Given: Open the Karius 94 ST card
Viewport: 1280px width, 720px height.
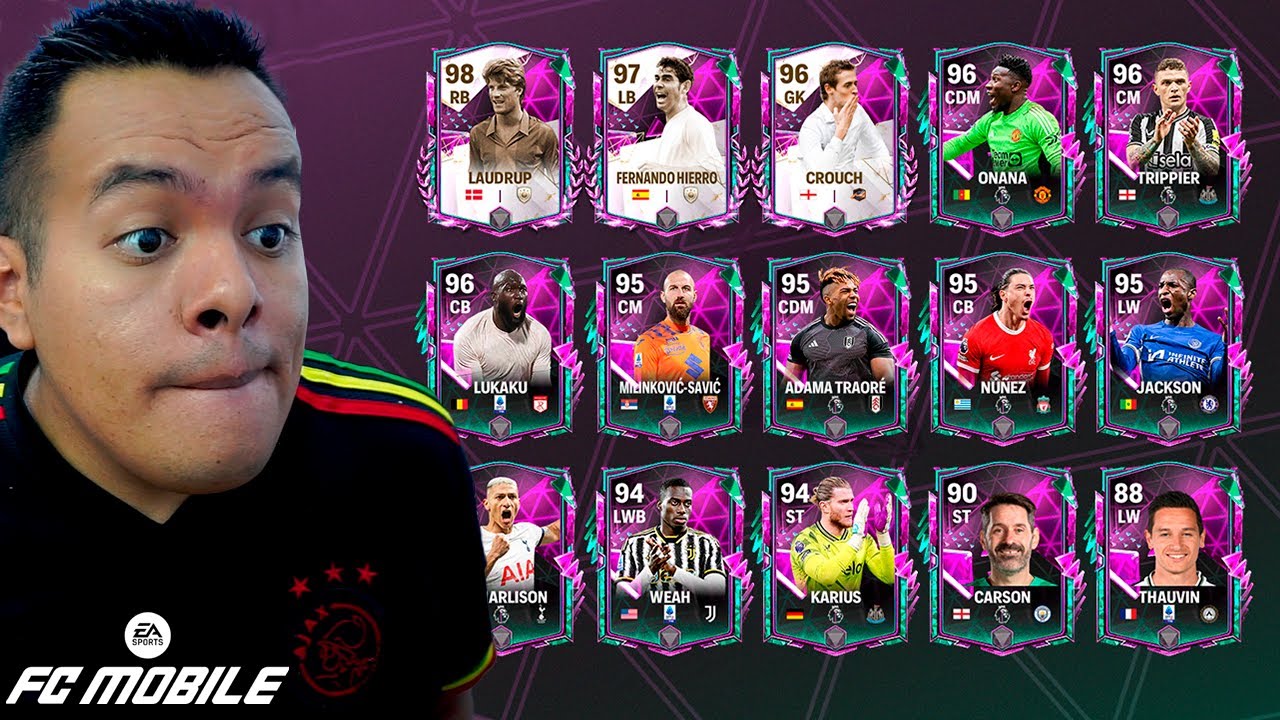Looking at the screenshot, I should point(835,555).
